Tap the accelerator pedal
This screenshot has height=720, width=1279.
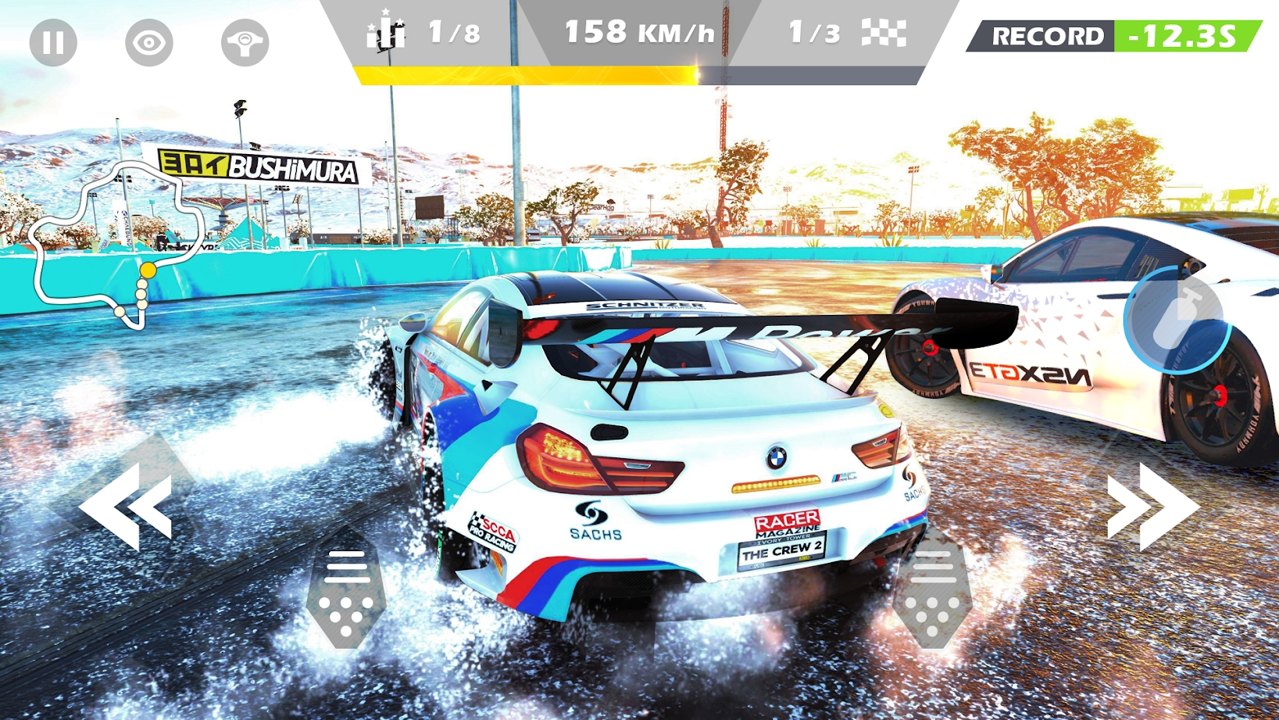coord(932,595)
